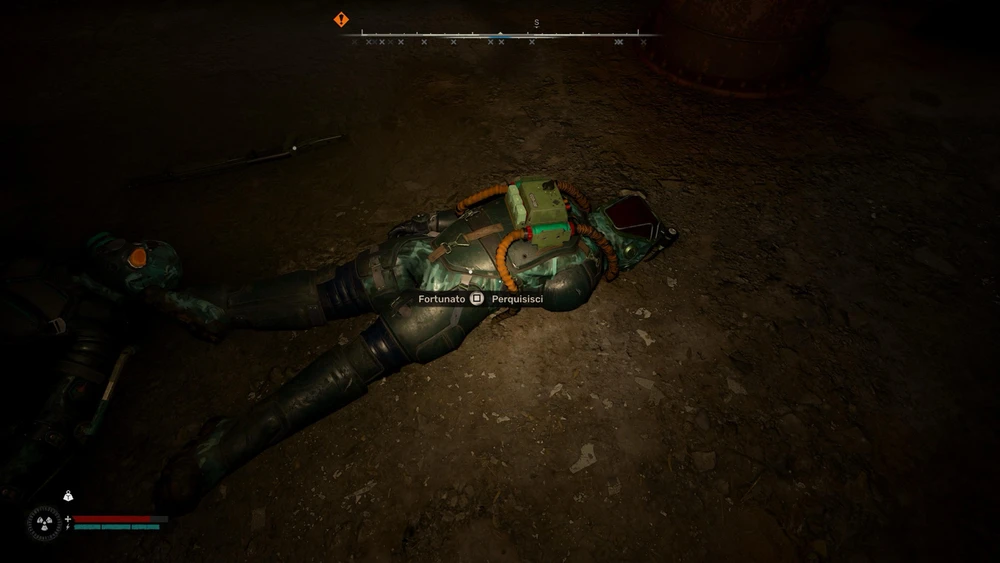Select the overweight kettlebell status icon
The width and height of the screenshot is (1000, 563).
tap(68, 495)
